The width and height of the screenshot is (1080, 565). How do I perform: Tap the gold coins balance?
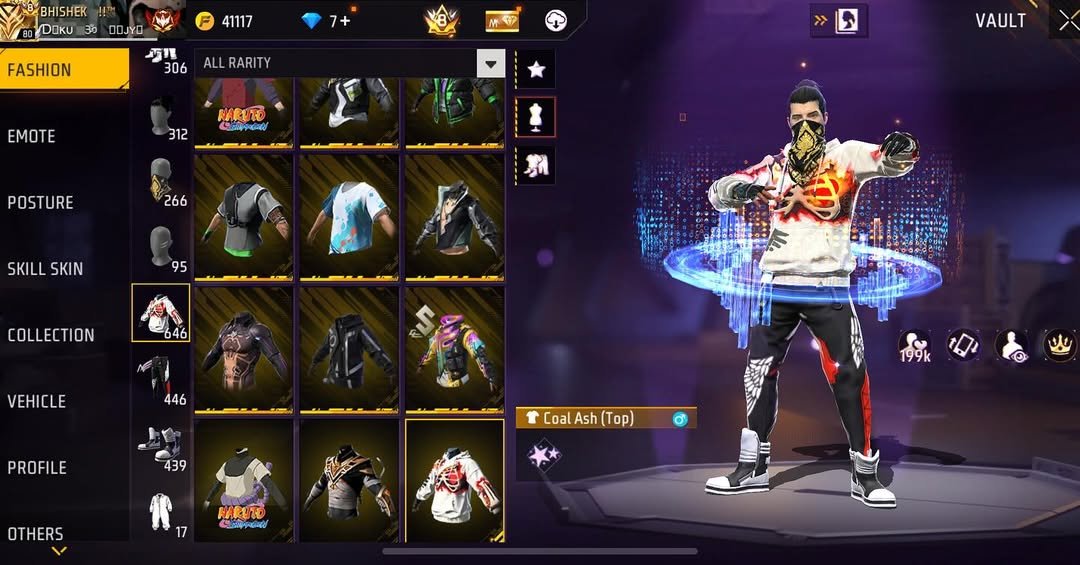pos(225,21)
